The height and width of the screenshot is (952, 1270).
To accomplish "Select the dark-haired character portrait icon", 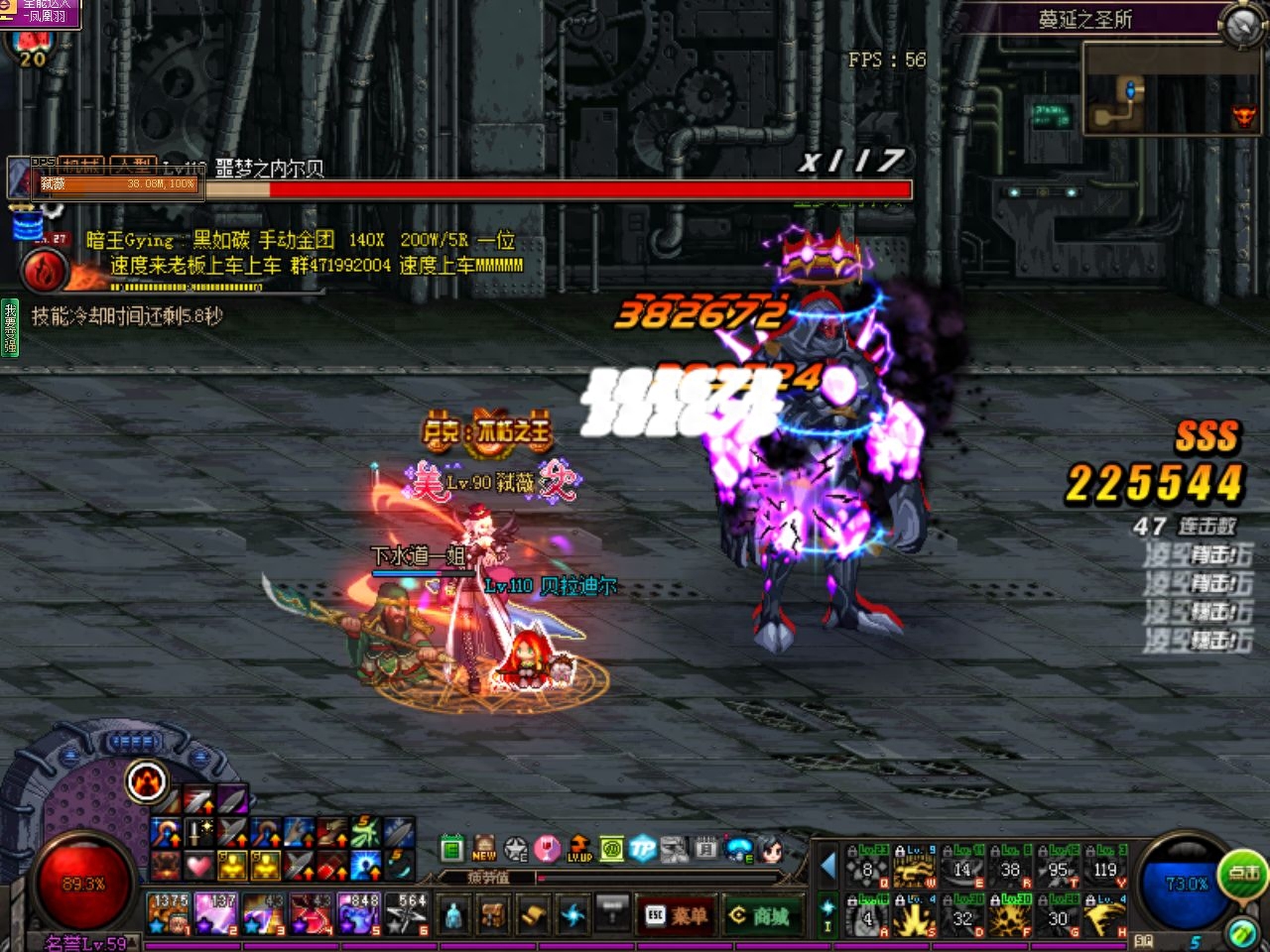I will (x=771, y=848).
